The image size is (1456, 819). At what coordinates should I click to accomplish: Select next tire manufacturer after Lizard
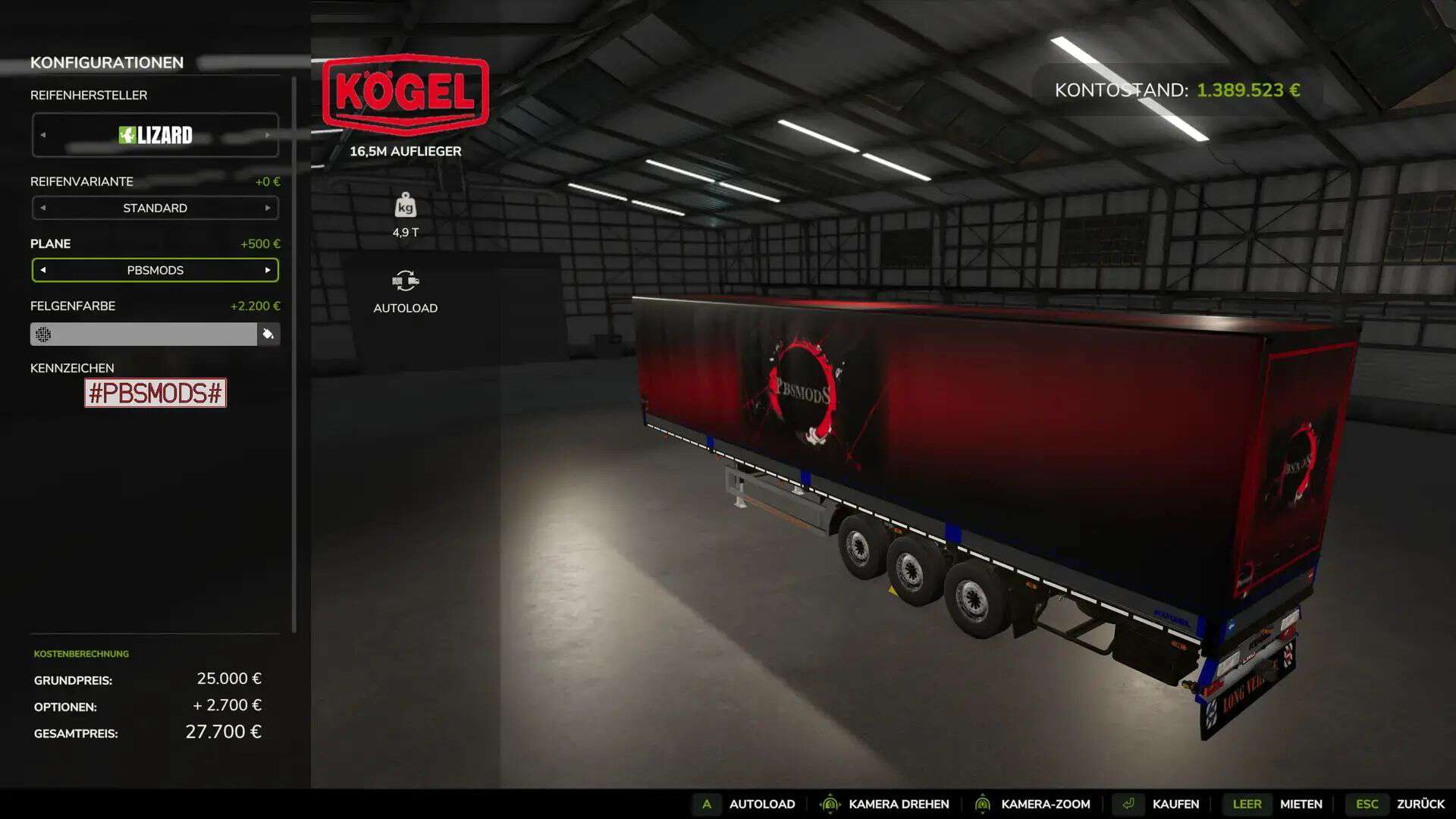267,135
